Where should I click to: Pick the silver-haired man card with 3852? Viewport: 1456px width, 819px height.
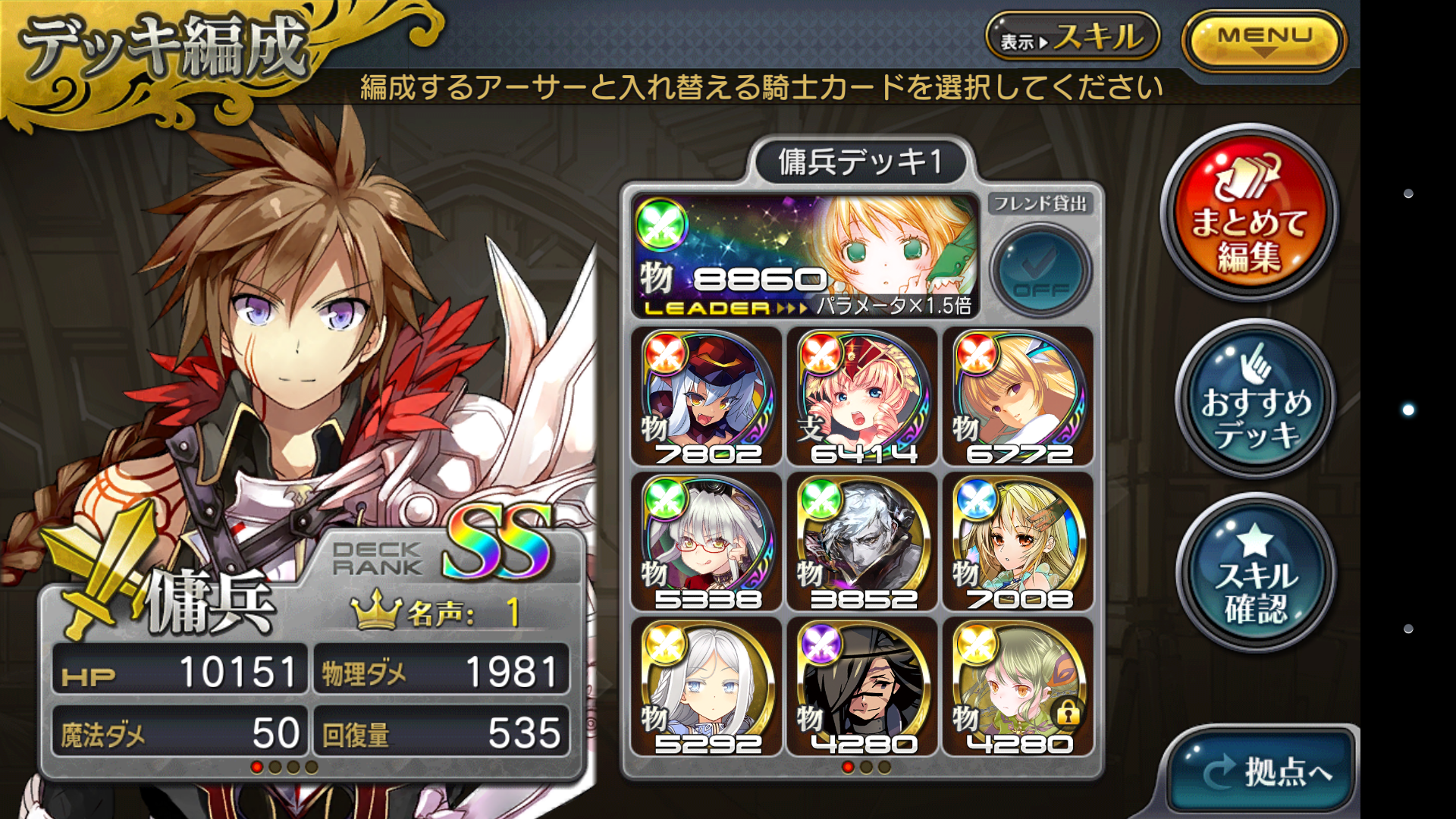[863, 542]
